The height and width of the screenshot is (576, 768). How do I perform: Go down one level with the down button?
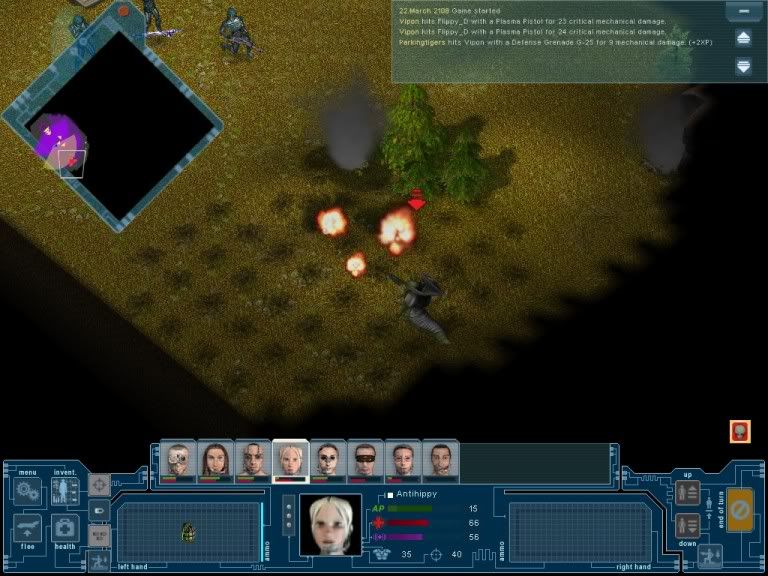[x=687, y=525]
